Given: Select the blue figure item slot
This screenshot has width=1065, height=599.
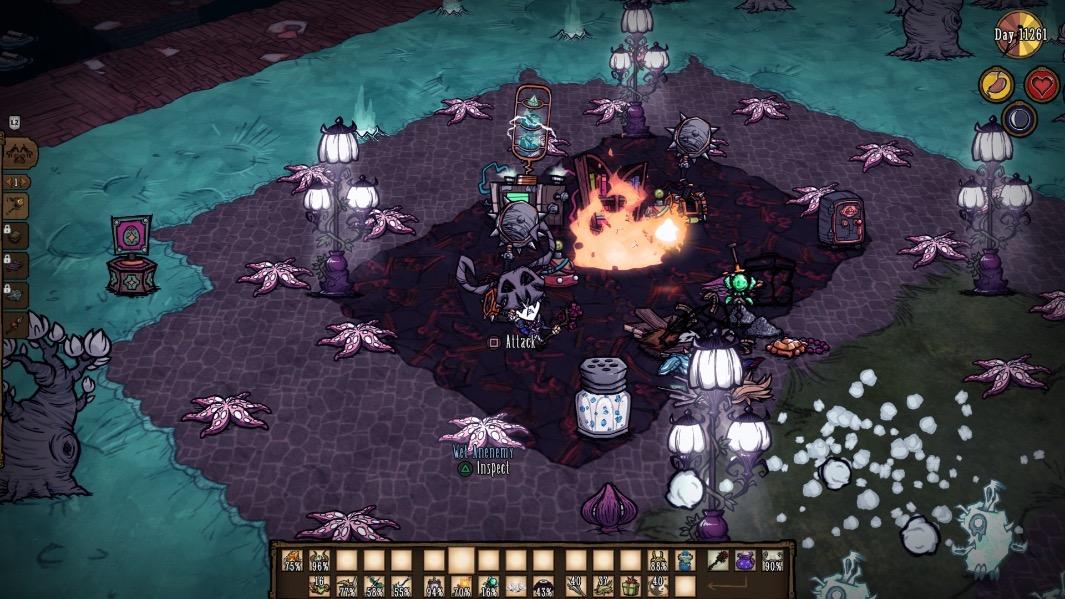Looking at the screenshot, I should tap(686, 560).
